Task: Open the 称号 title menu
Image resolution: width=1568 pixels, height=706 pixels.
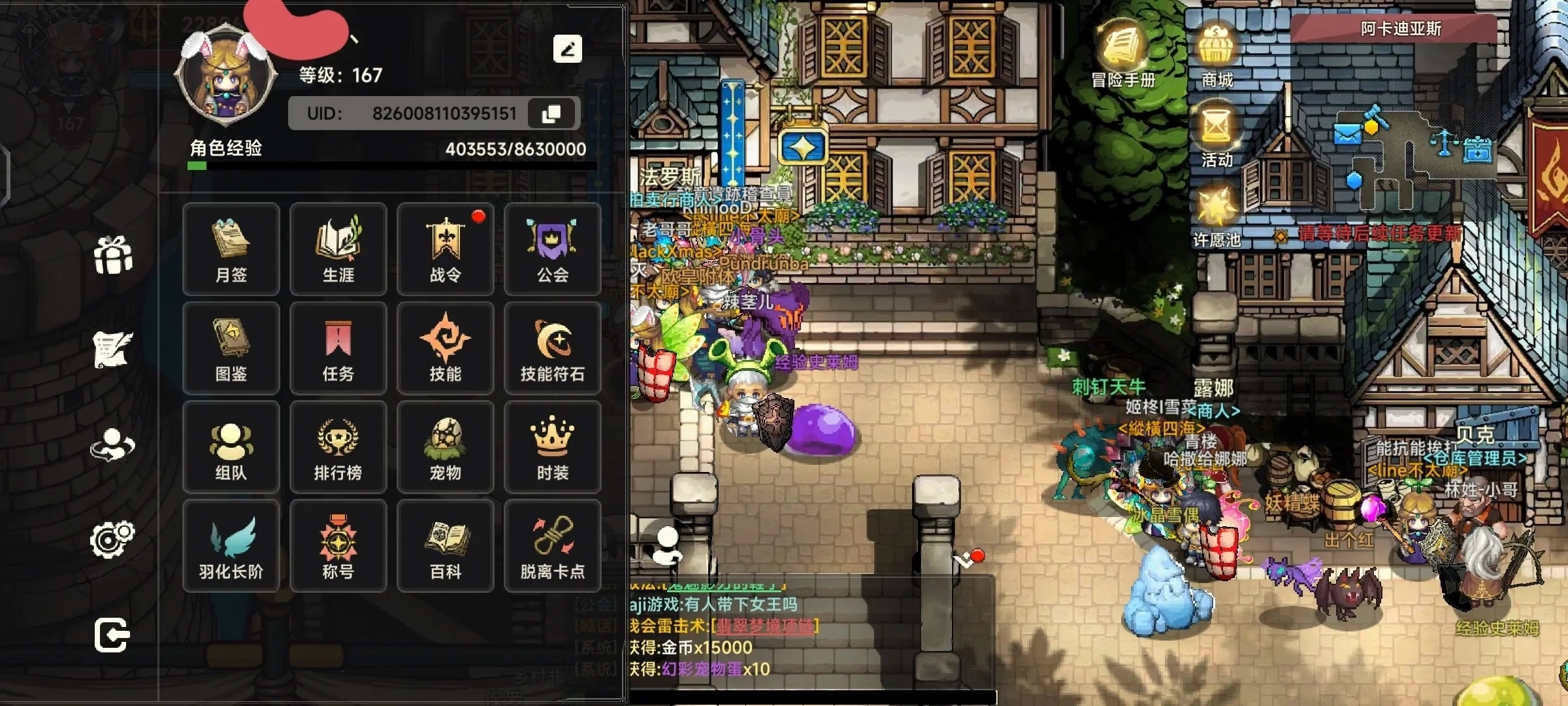Action: pos(338,546)
